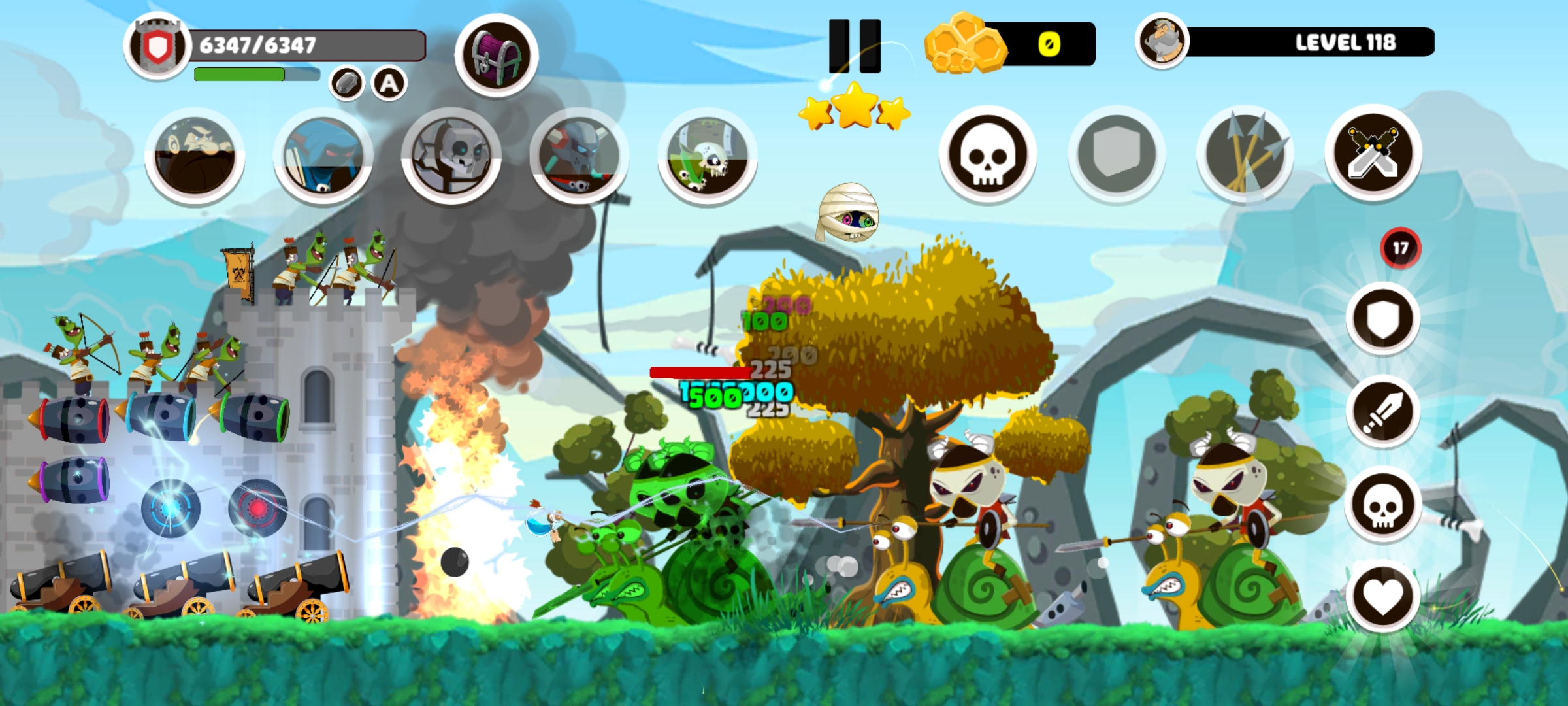Tap the stone resource icon
Image resolution: width=1568 pixels, height=706 pixels.
coord(346,84)
